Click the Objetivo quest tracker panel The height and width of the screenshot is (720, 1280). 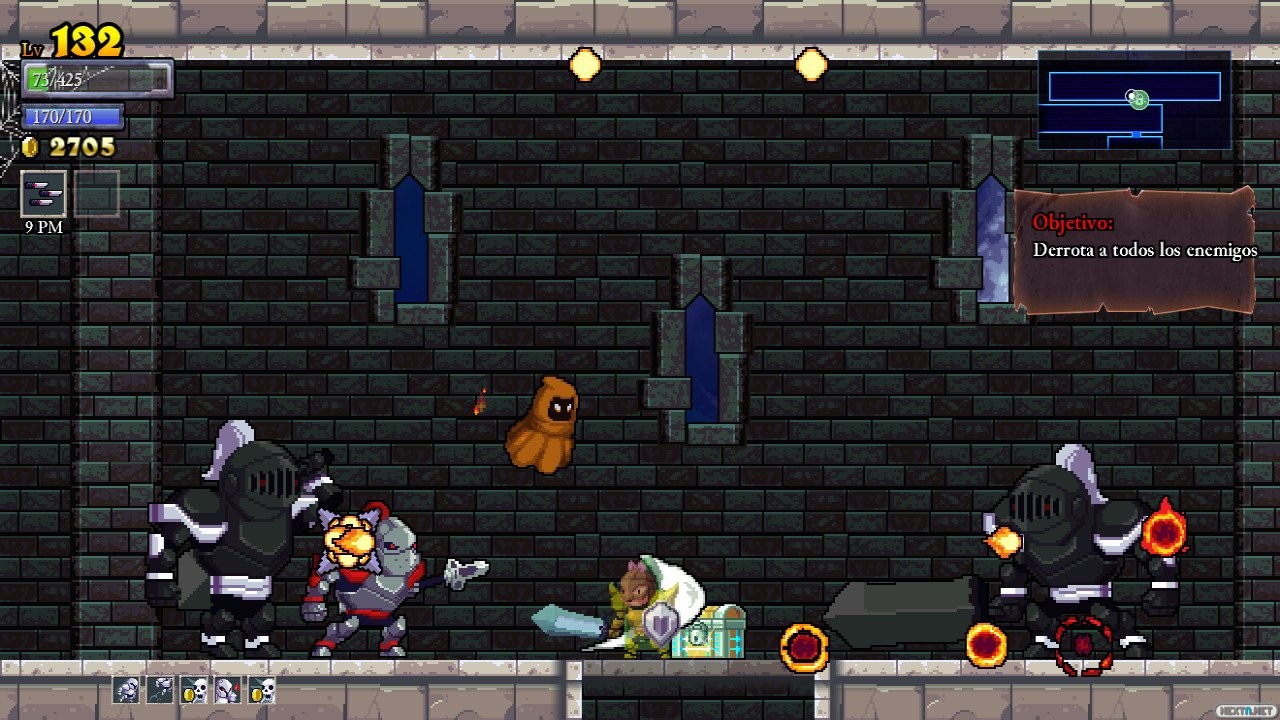pos(1134,250)
